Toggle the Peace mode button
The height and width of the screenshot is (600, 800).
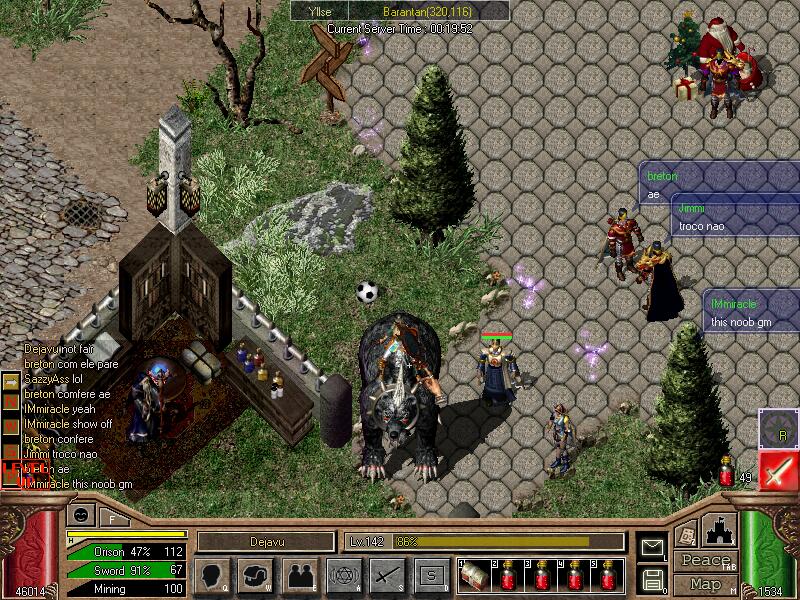(x=704, y=561)
